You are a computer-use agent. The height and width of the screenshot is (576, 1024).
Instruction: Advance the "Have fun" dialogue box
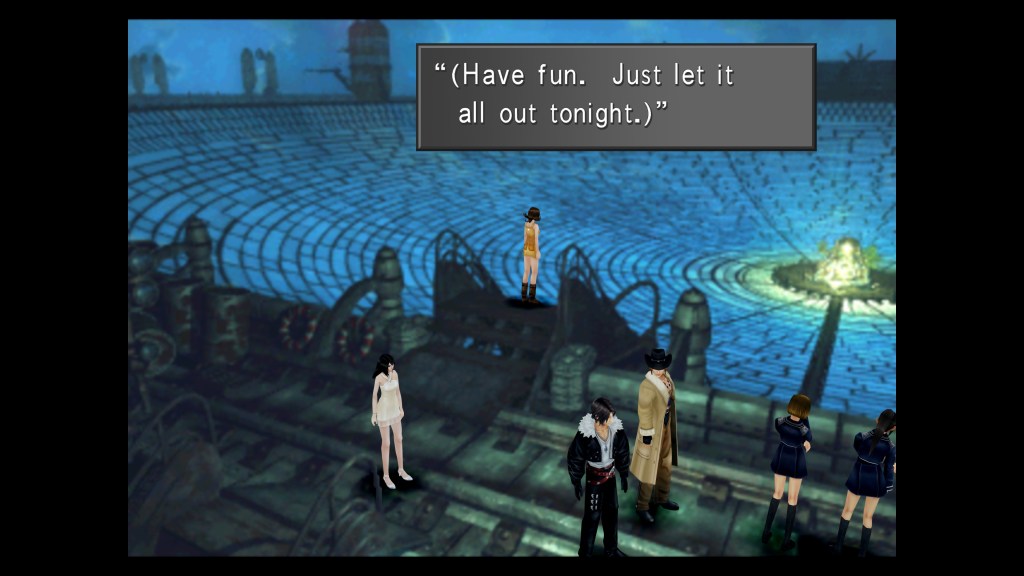click(615, 96)
